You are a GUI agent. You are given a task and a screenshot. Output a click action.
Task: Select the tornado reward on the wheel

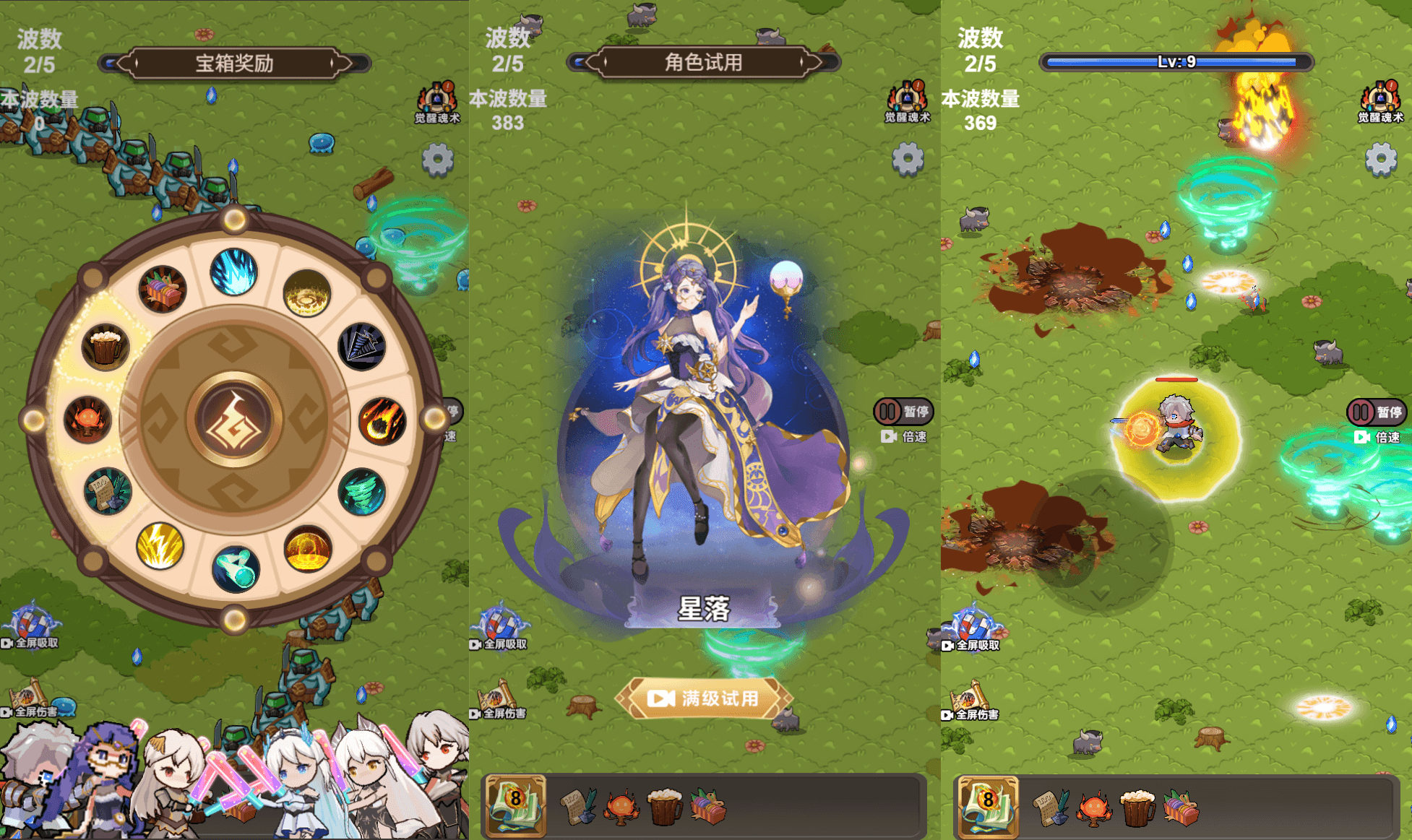point(367,491)
